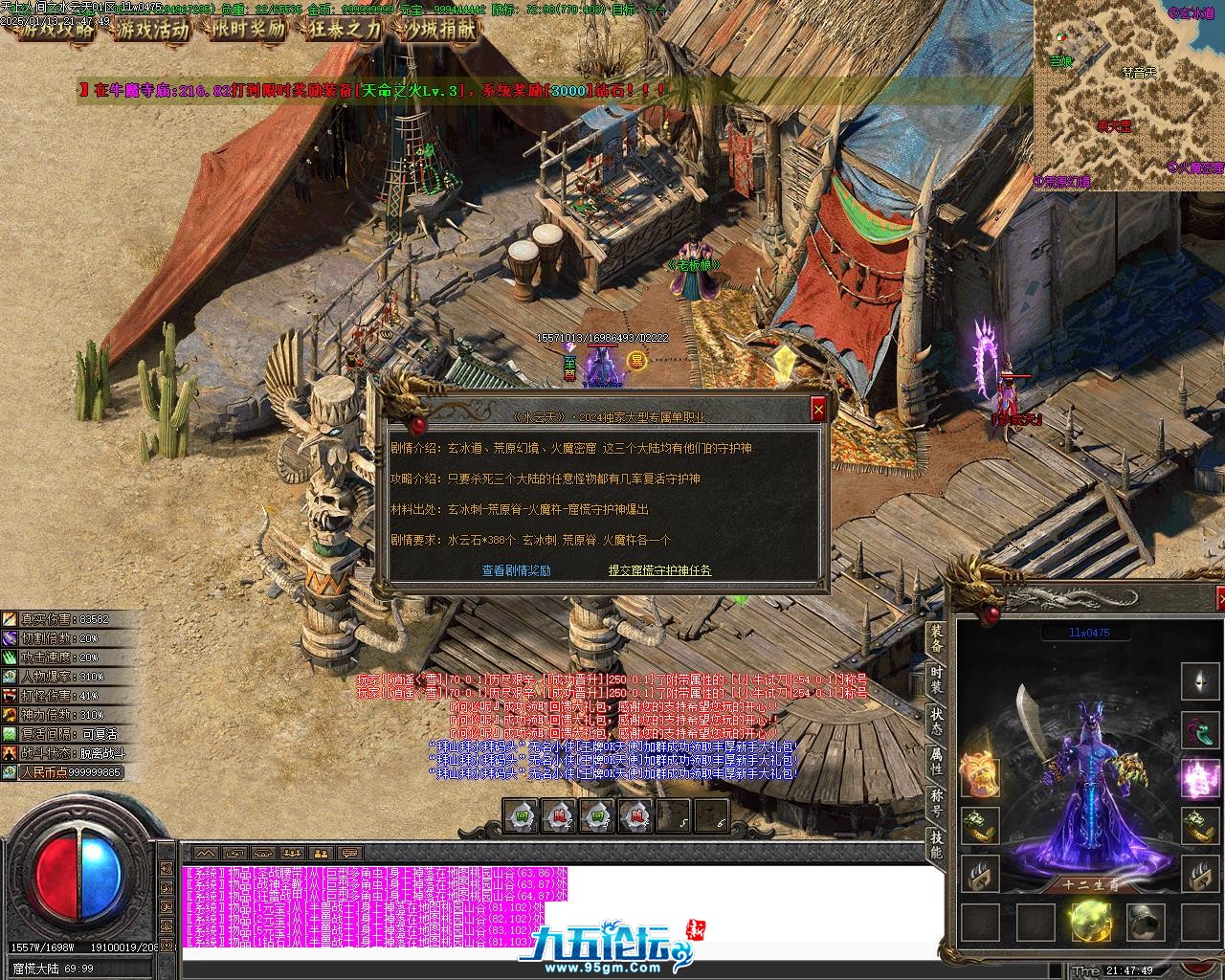Open the 游戏攻略 game guide menu
The height and width of the screenshot is (980, 1225).
[x=57, y=29]
